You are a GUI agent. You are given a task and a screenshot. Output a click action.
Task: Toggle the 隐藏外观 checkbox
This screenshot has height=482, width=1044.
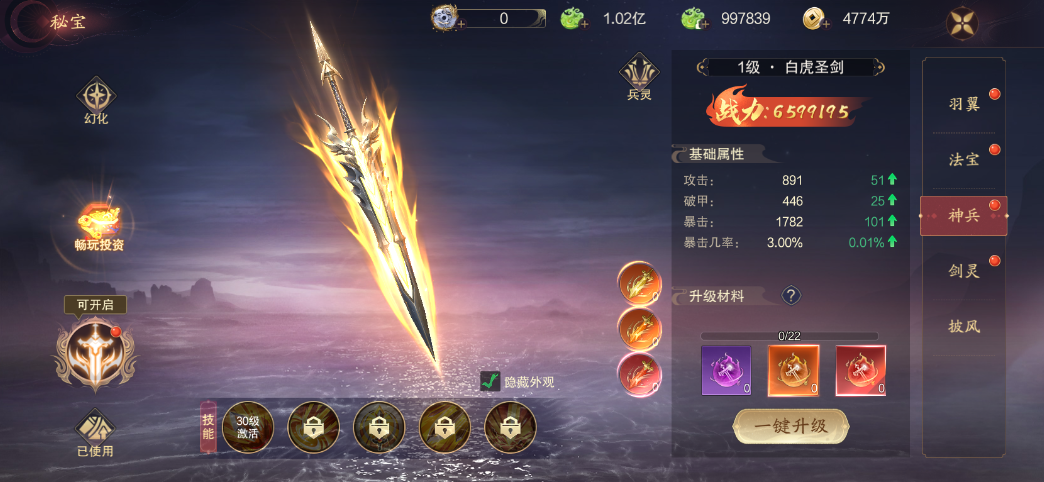(x=490, y=381)
